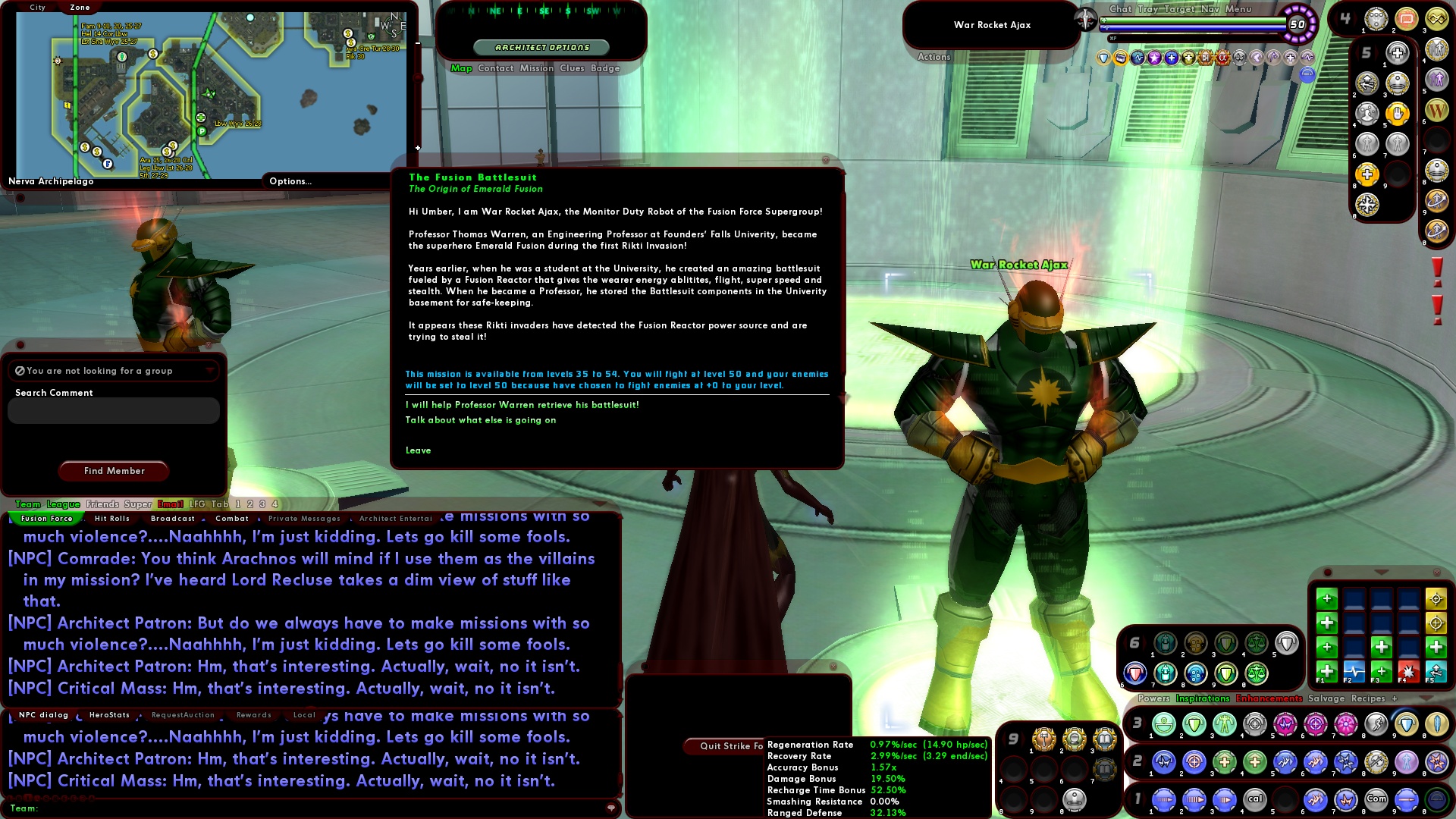Activate the "Com" power in tray 1
1456x819 pixels.
(1376, 798)
